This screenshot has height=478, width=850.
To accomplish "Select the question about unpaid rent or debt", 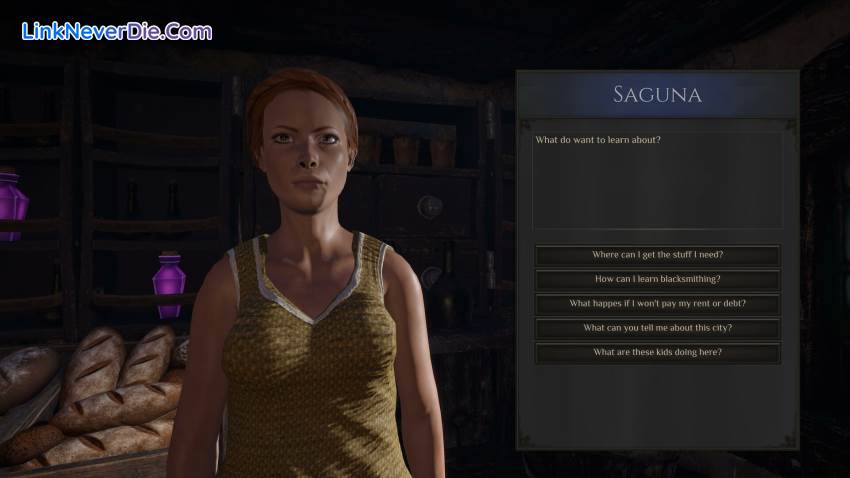I will coord(657,304).
